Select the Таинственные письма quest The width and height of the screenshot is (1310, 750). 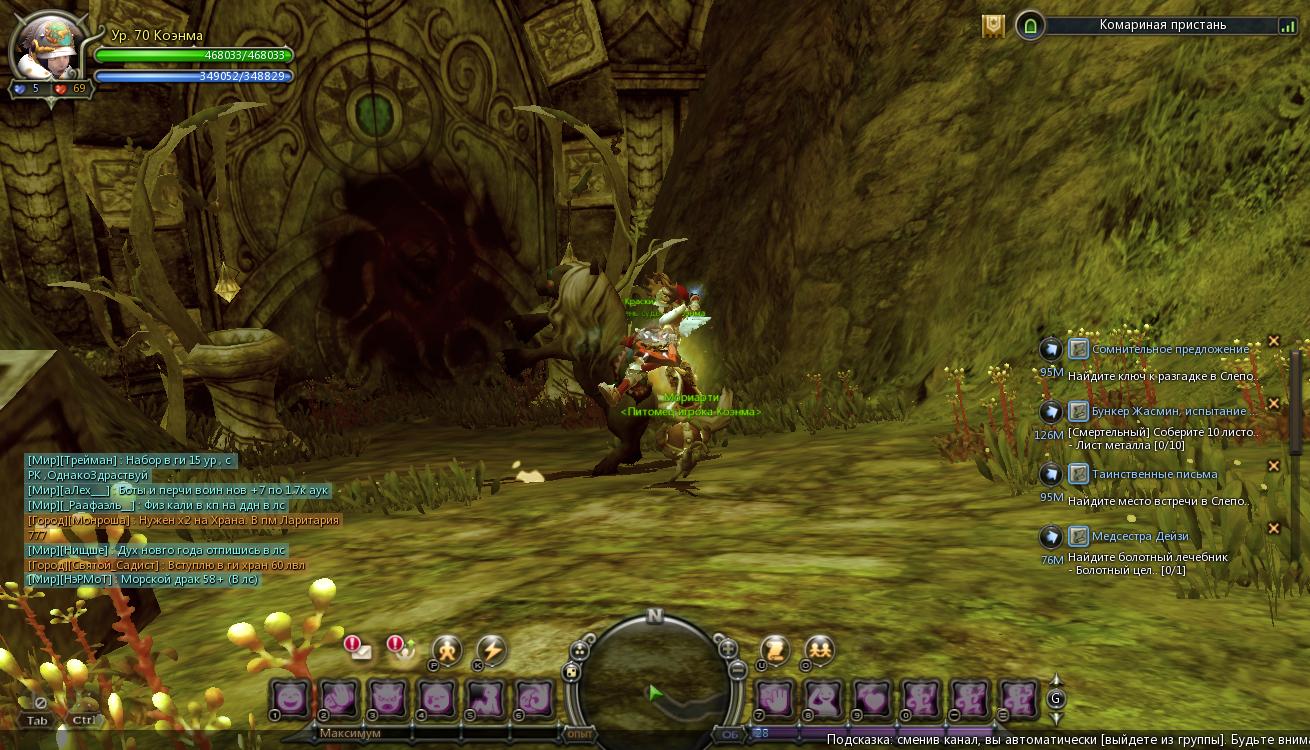click(1154, 474)
